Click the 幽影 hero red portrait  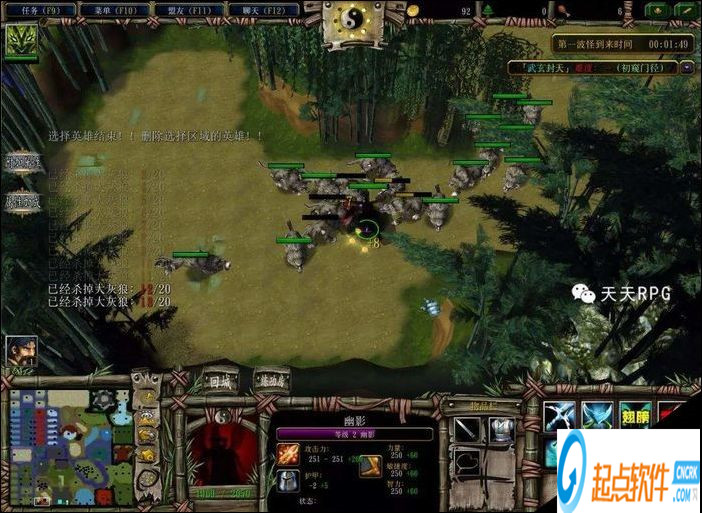[222, 447]
